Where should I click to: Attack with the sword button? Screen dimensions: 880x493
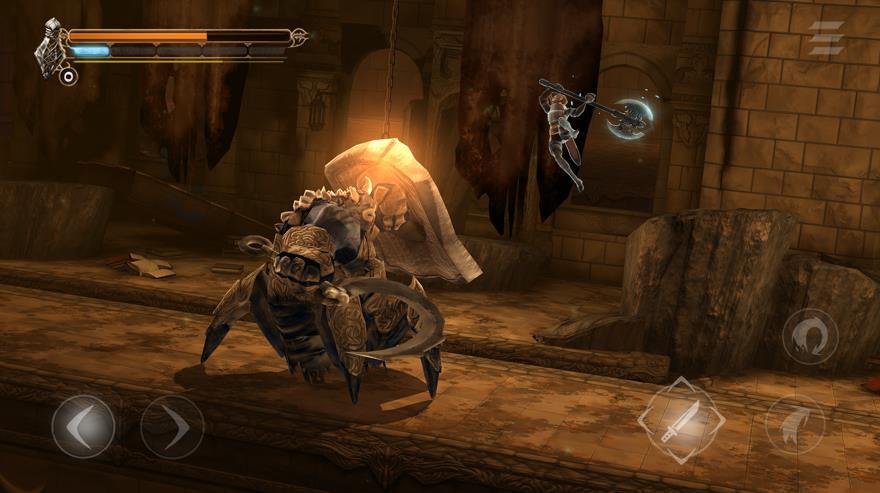[x=681, y=418]
